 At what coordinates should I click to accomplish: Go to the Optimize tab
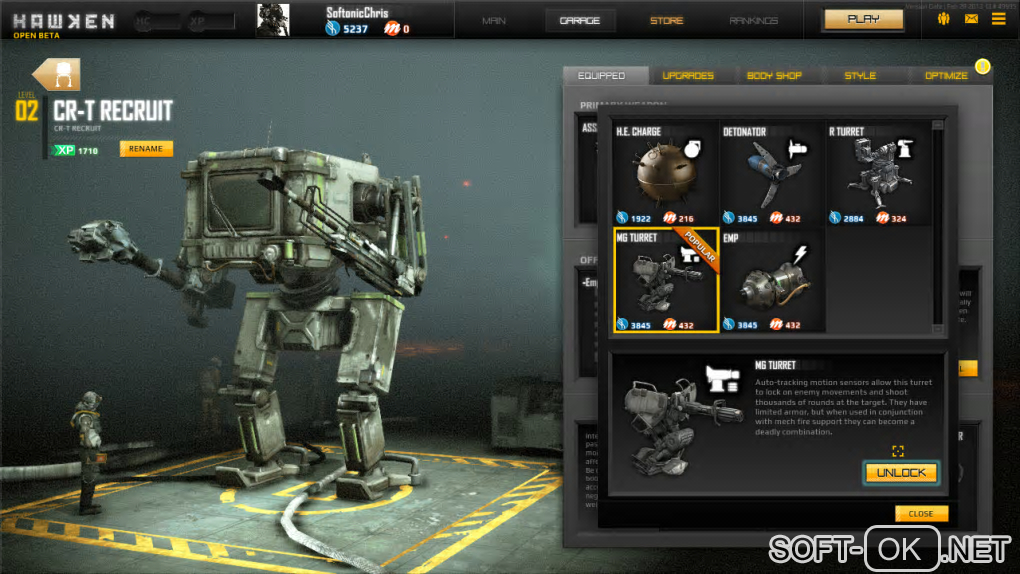pyautogui.click(x=946, y=75)
